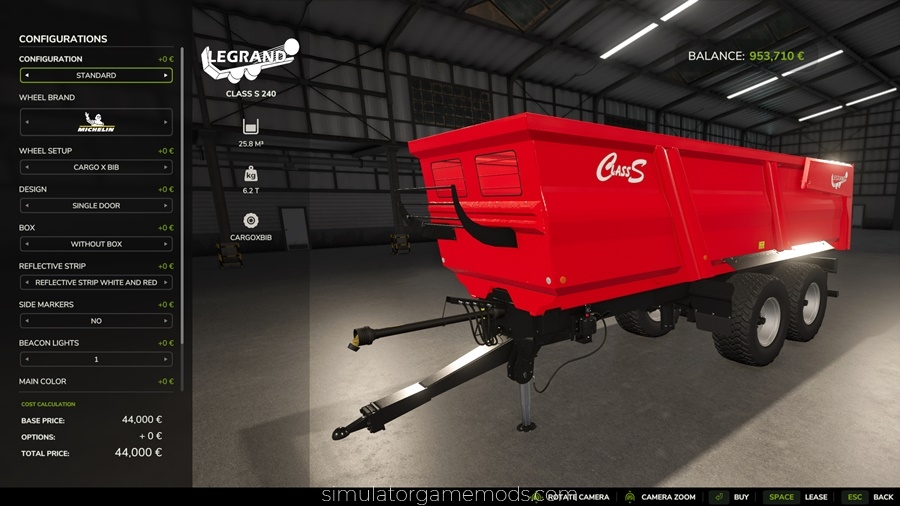Change Design from Single Door to next option
900x506 pixels.
click(166, 206)
